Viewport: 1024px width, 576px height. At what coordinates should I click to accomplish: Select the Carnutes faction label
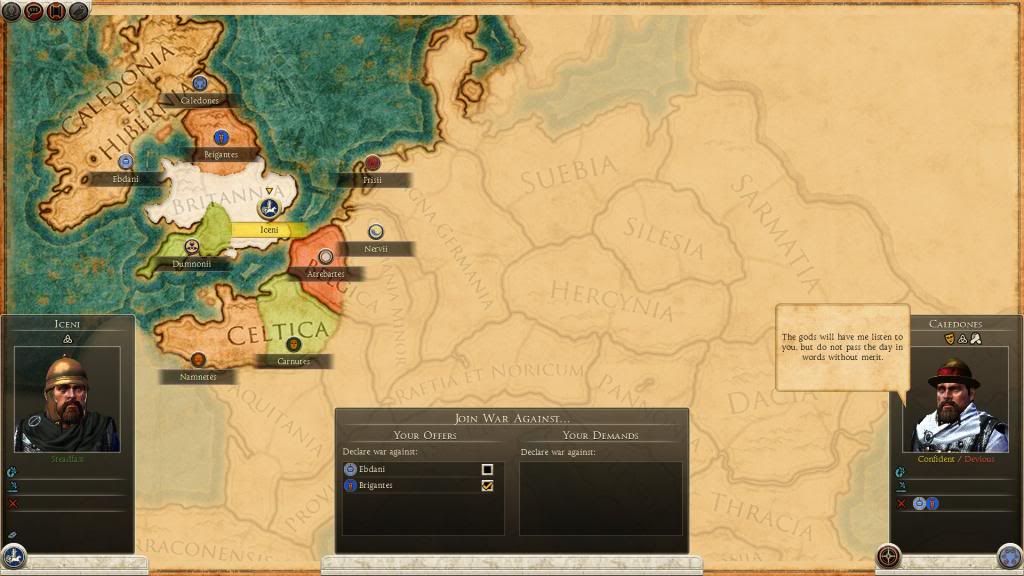point(293,361)
